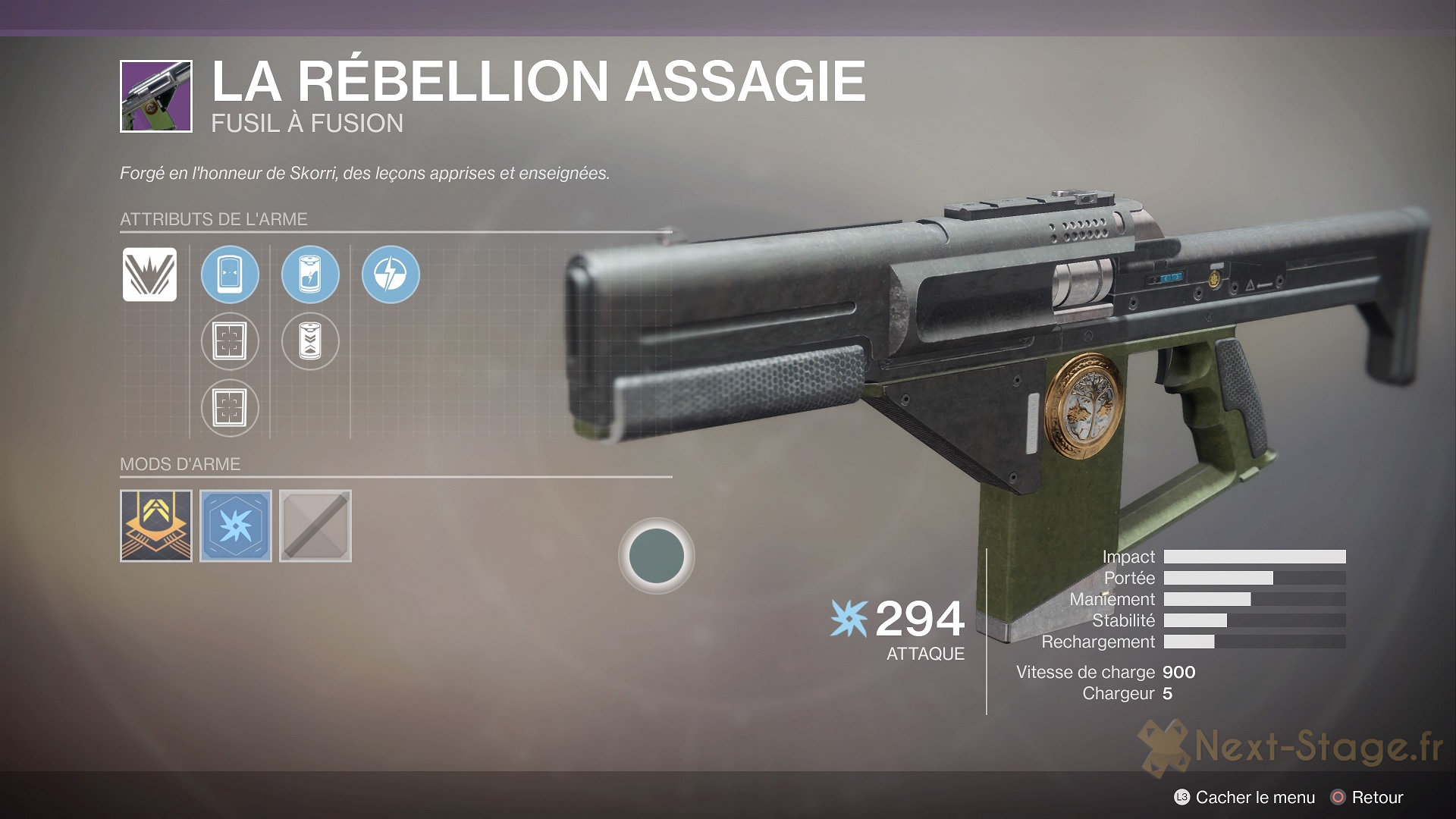Pick the inactive battery perk with chevrons
Viewport: 1456px width, 819px height.
click(310, 341)
